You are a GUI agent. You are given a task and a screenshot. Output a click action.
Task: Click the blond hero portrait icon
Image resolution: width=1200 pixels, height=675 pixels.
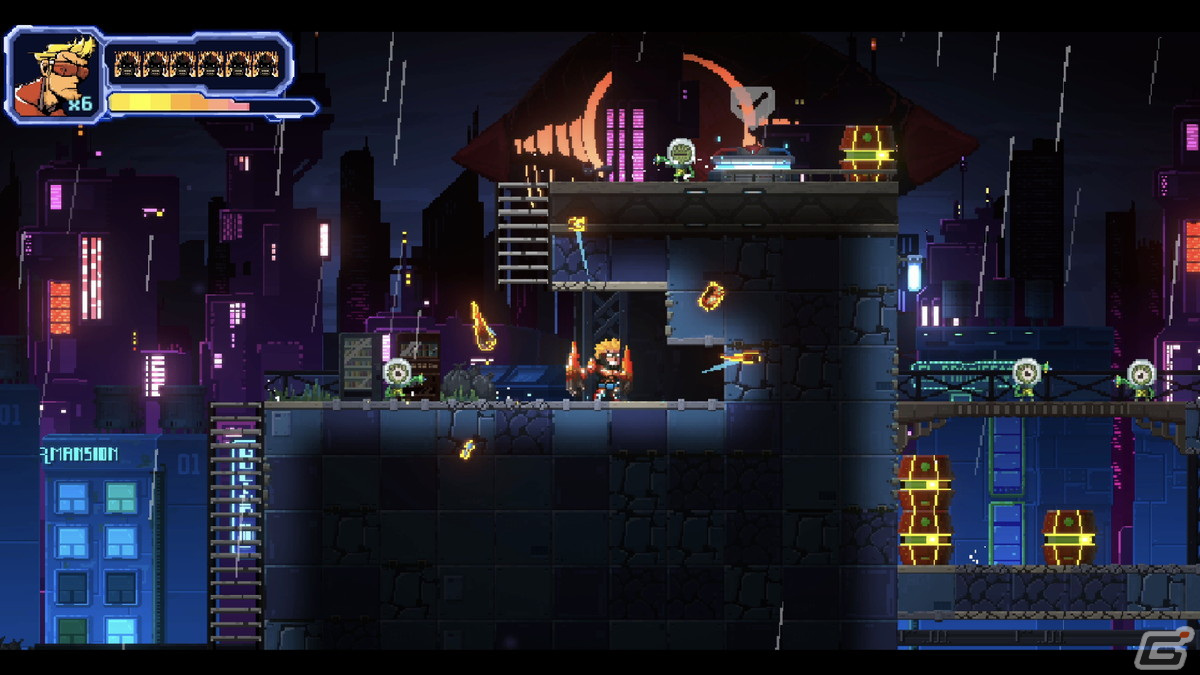(x=55, y=74)
